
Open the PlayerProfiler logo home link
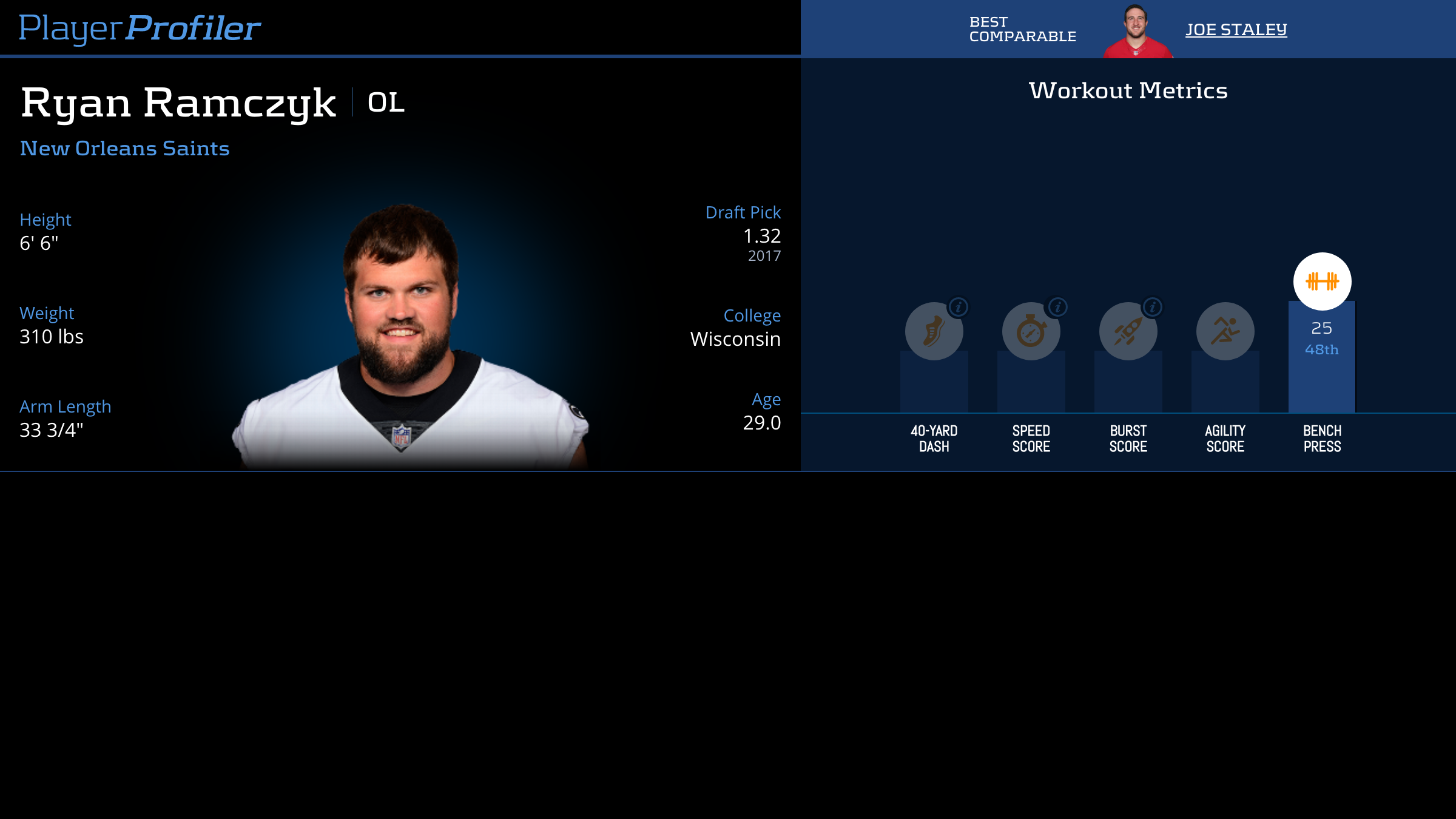click(140, 29)
